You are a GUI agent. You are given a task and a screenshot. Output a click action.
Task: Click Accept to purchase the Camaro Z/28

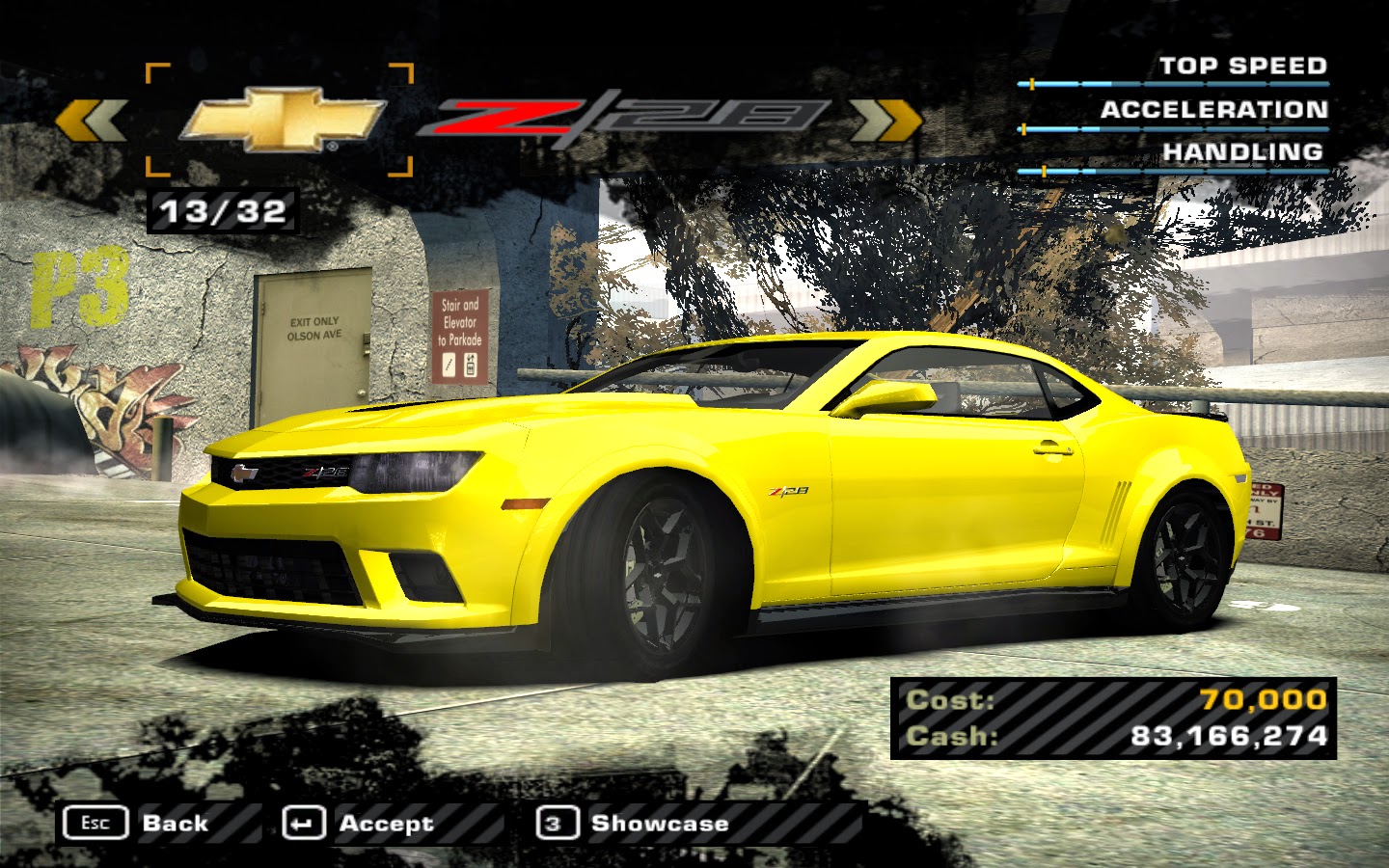[384, 823]
